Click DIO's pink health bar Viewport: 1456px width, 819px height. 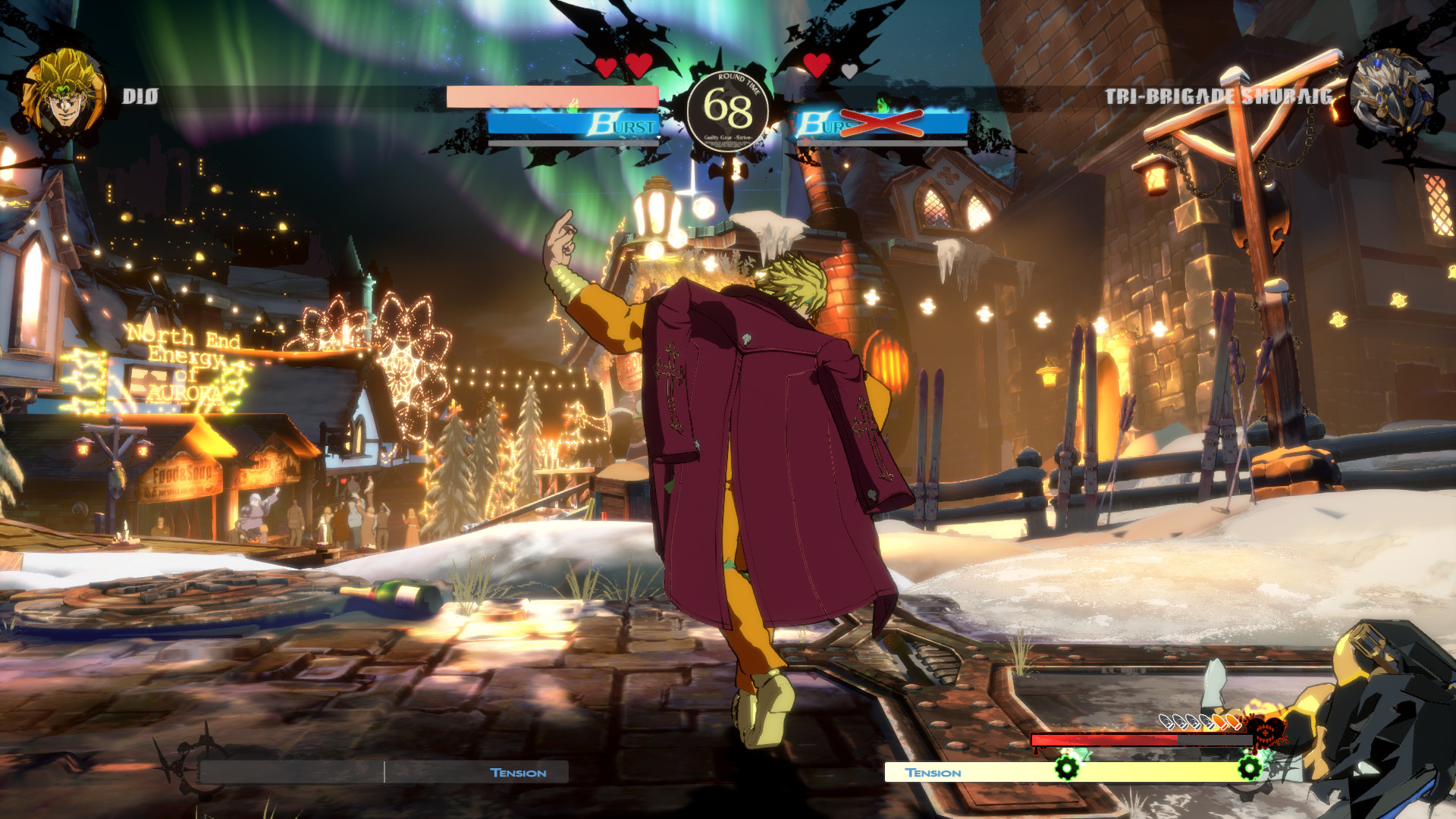551,96
